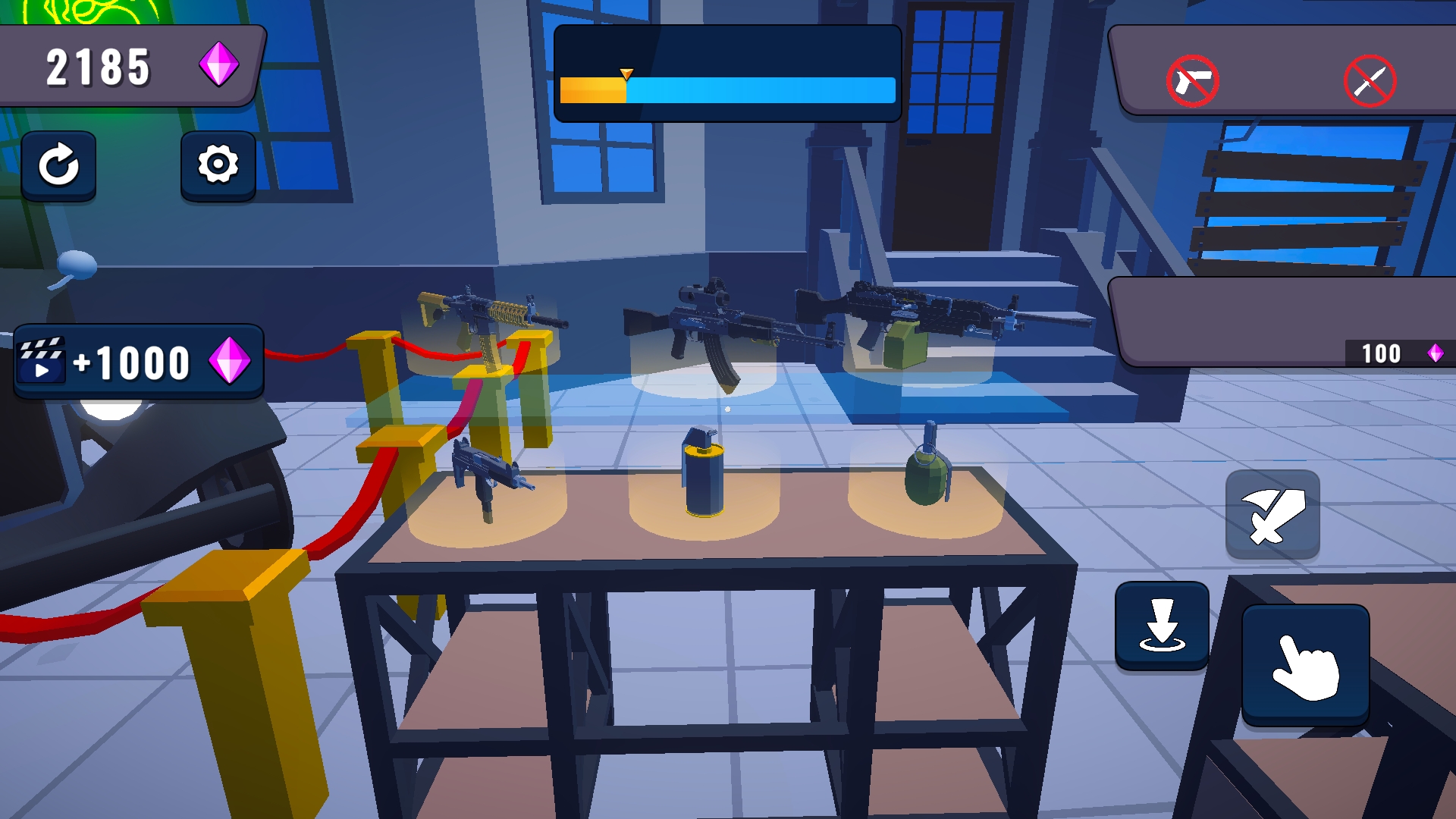Image resolution: width=1456 pixels, height=819 pixels.
Task: Click the restart arrow icon
Action: tap(60, 167)
